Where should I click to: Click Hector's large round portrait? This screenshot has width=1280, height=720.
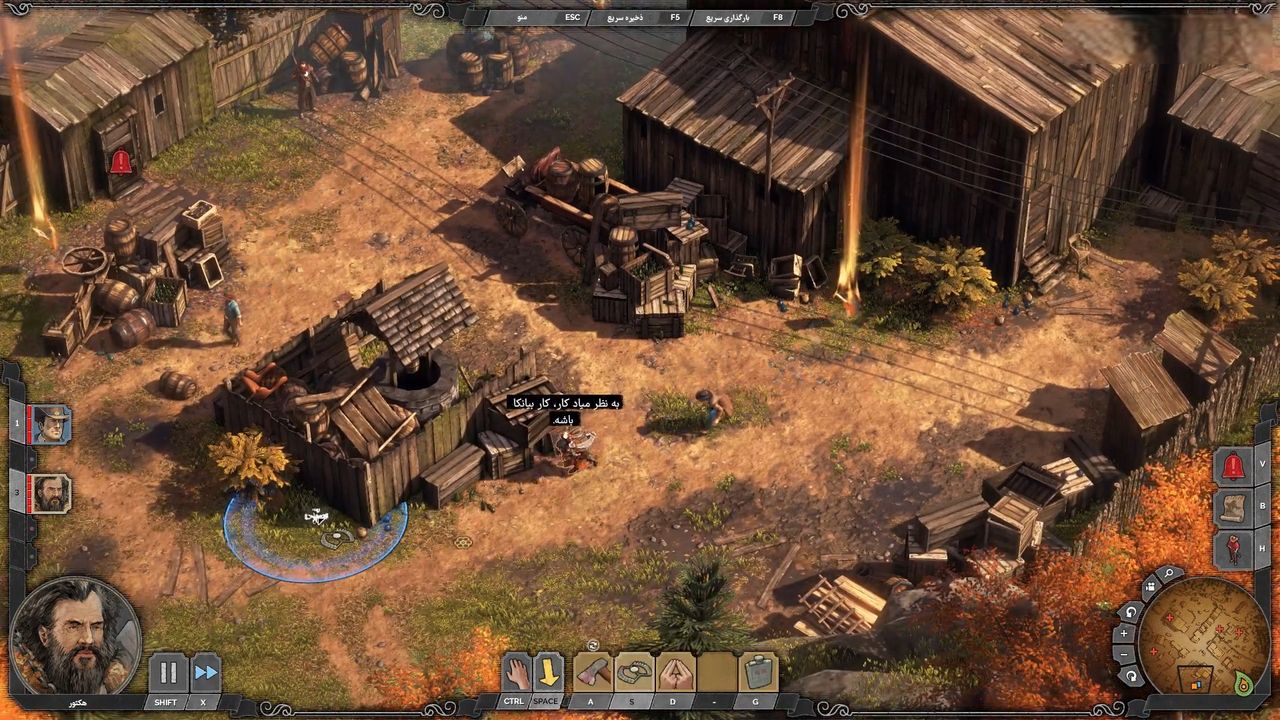tap(75, 637)
